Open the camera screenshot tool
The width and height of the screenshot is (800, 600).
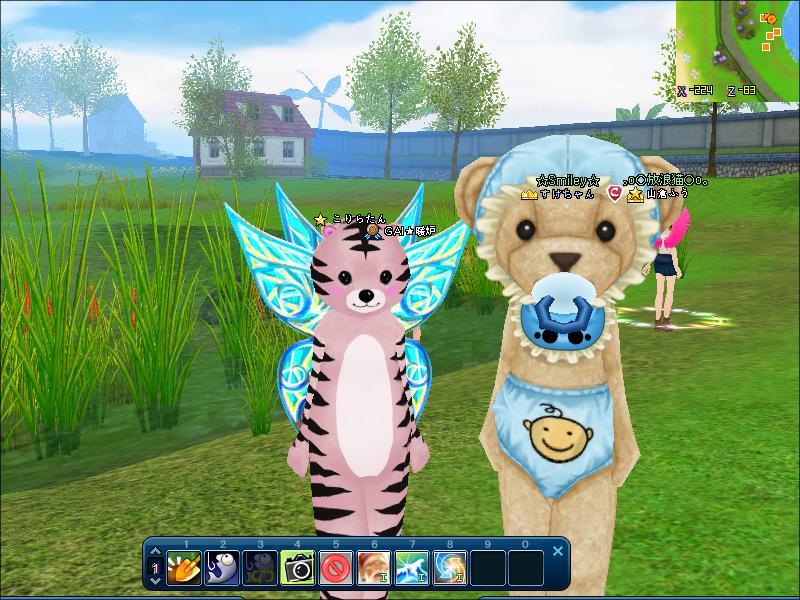tap(298, 567)
